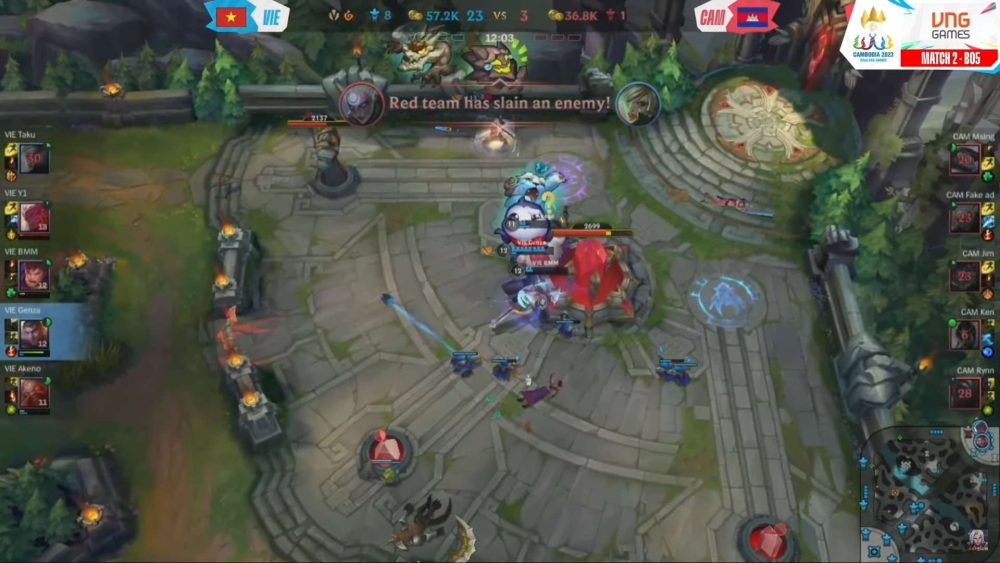Click the VIE team flag banner
The height and width of the screenshot is (563, 1000).
[247, 17]
